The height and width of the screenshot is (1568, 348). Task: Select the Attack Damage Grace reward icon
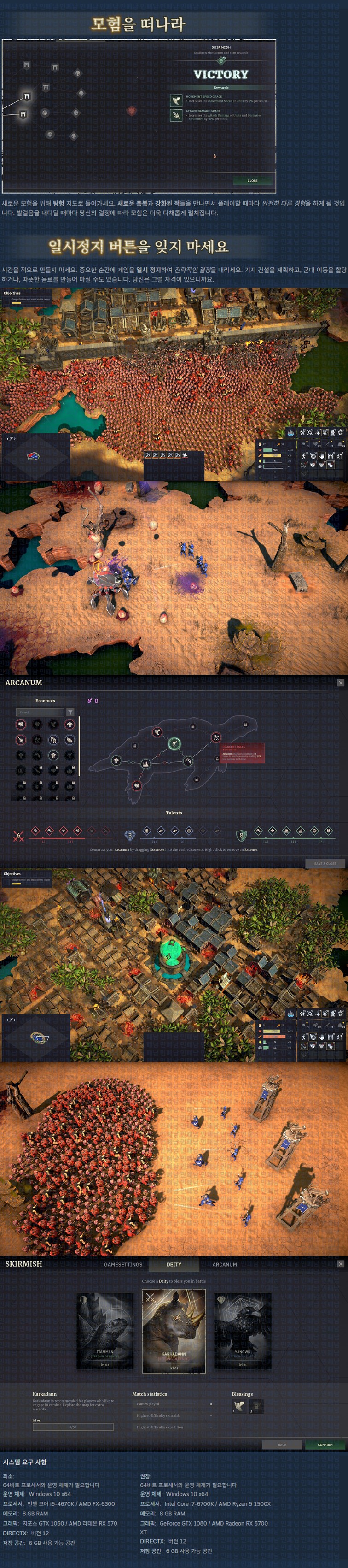point(176,115)
